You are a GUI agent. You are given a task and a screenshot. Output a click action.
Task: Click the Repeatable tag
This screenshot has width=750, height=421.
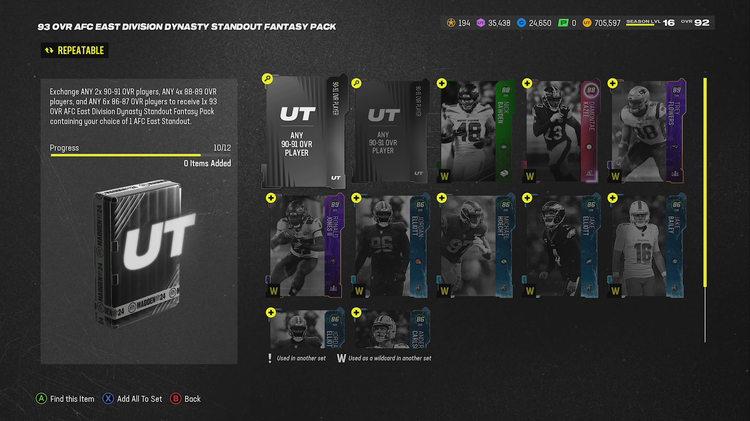pyautogui.click(x=73, y=50)
